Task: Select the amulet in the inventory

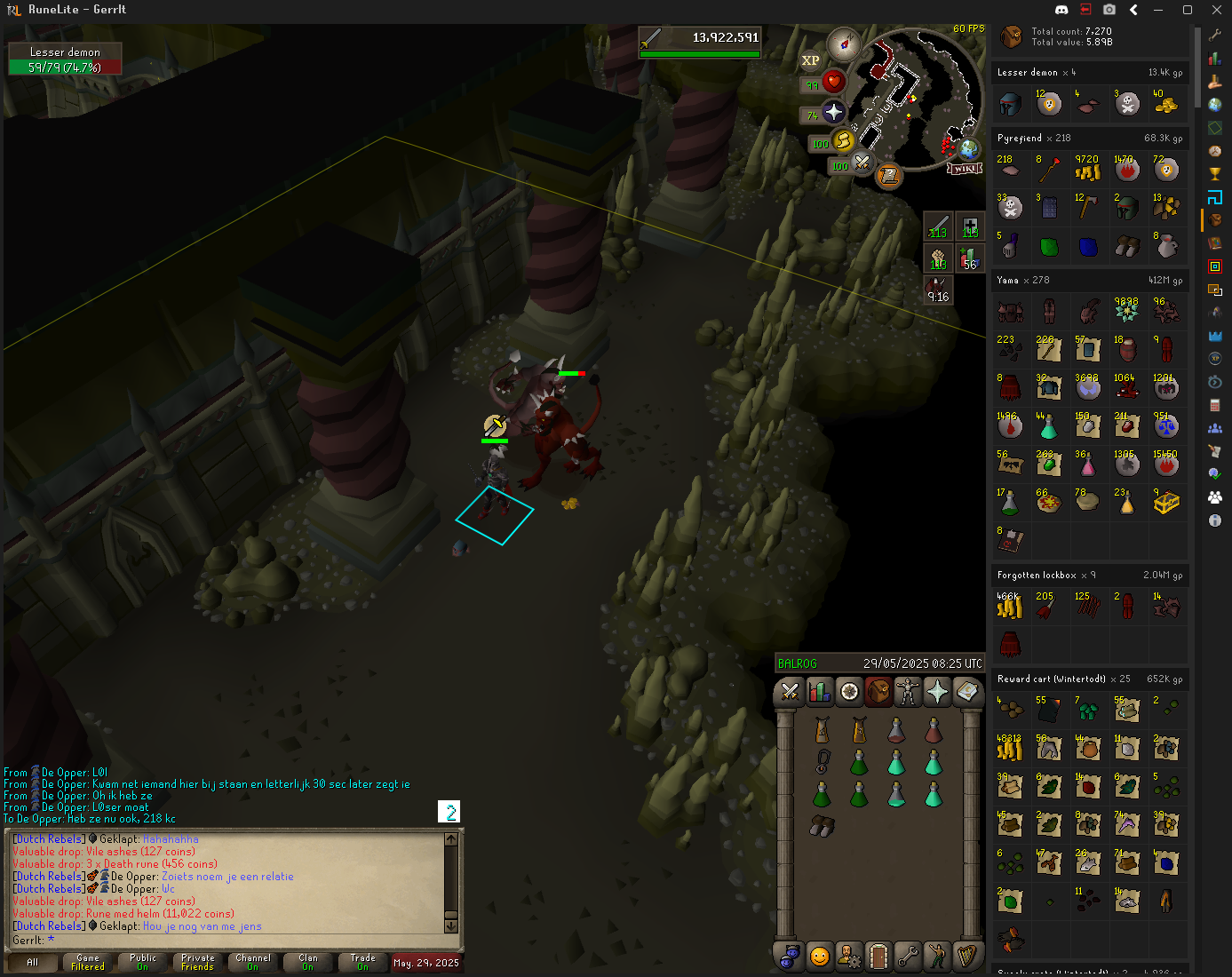Action: 823,761
